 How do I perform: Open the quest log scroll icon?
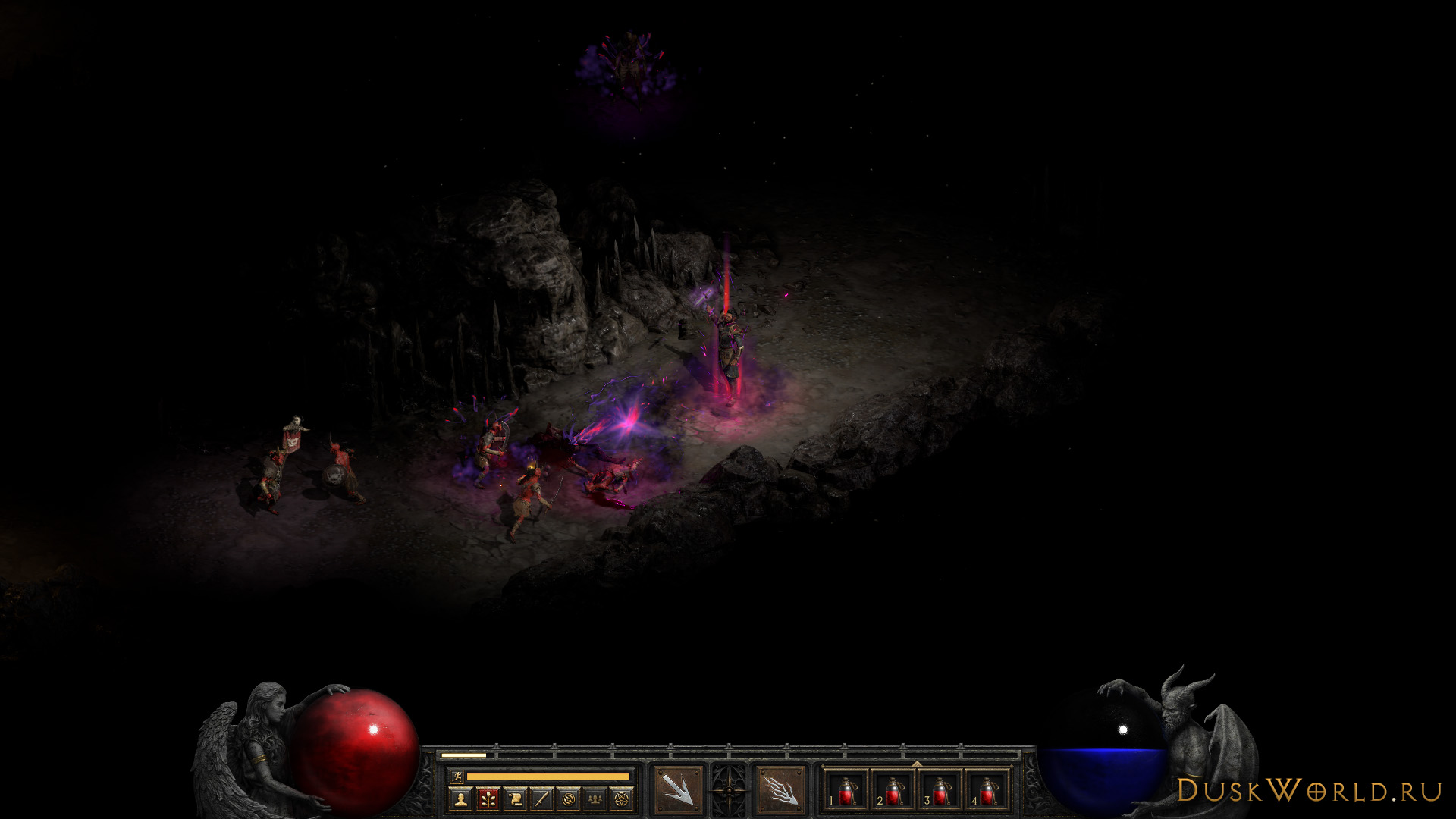coord(515,799)
